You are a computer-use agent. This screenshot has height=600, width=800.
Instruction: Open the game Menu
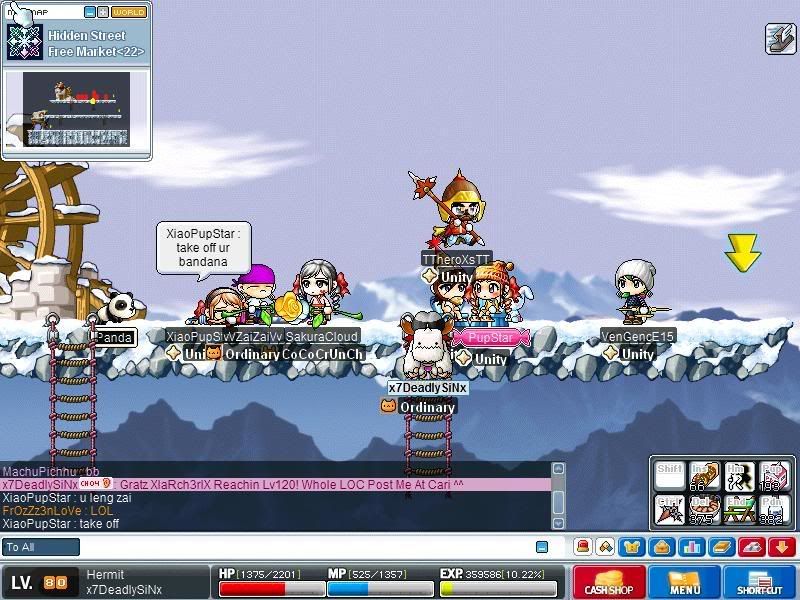[685, 582]
